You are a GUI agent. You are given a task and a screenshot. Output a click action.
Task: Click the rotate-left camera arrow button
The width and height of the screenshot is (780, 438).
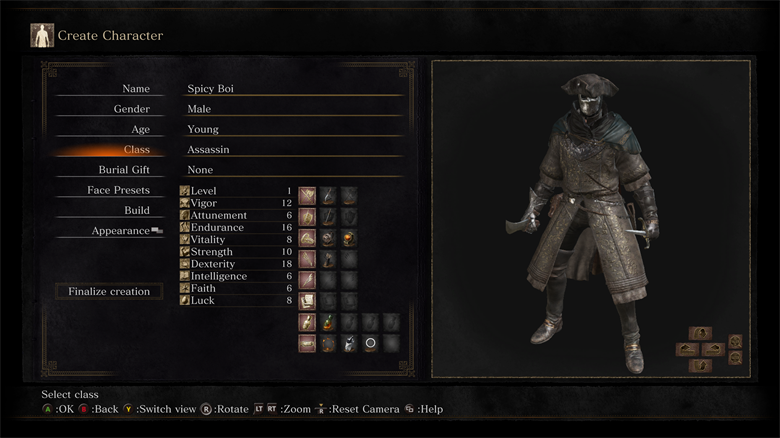click(687, 349)
